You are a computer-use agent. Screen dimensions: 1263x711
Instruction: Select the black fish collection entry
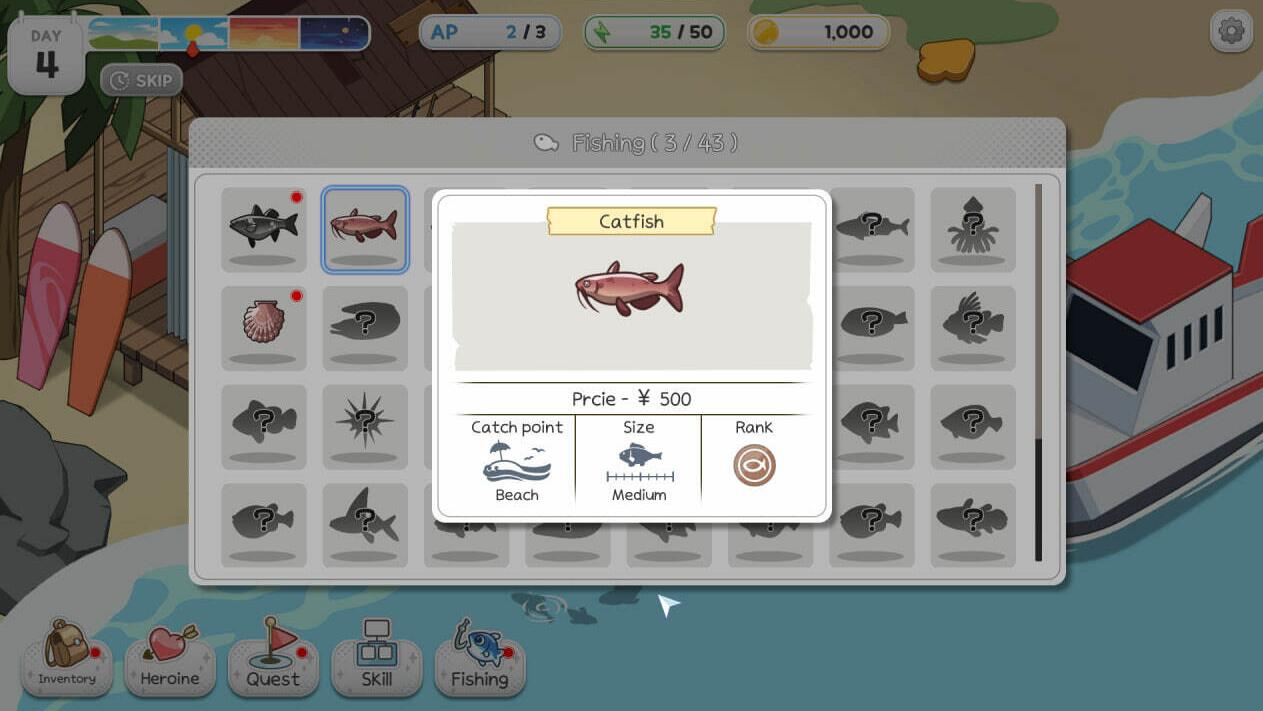[264, 229]
